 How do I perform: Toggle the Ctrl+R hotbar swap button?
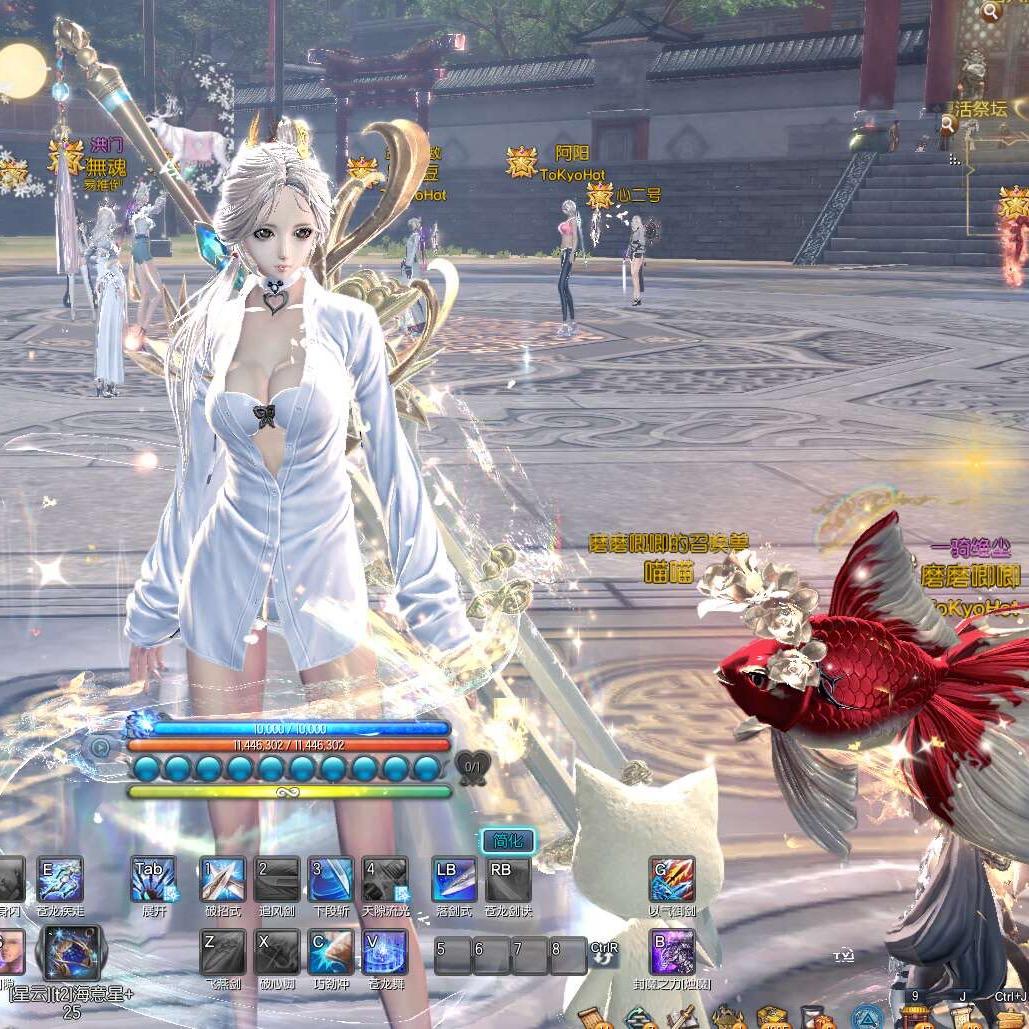point(604,954)
